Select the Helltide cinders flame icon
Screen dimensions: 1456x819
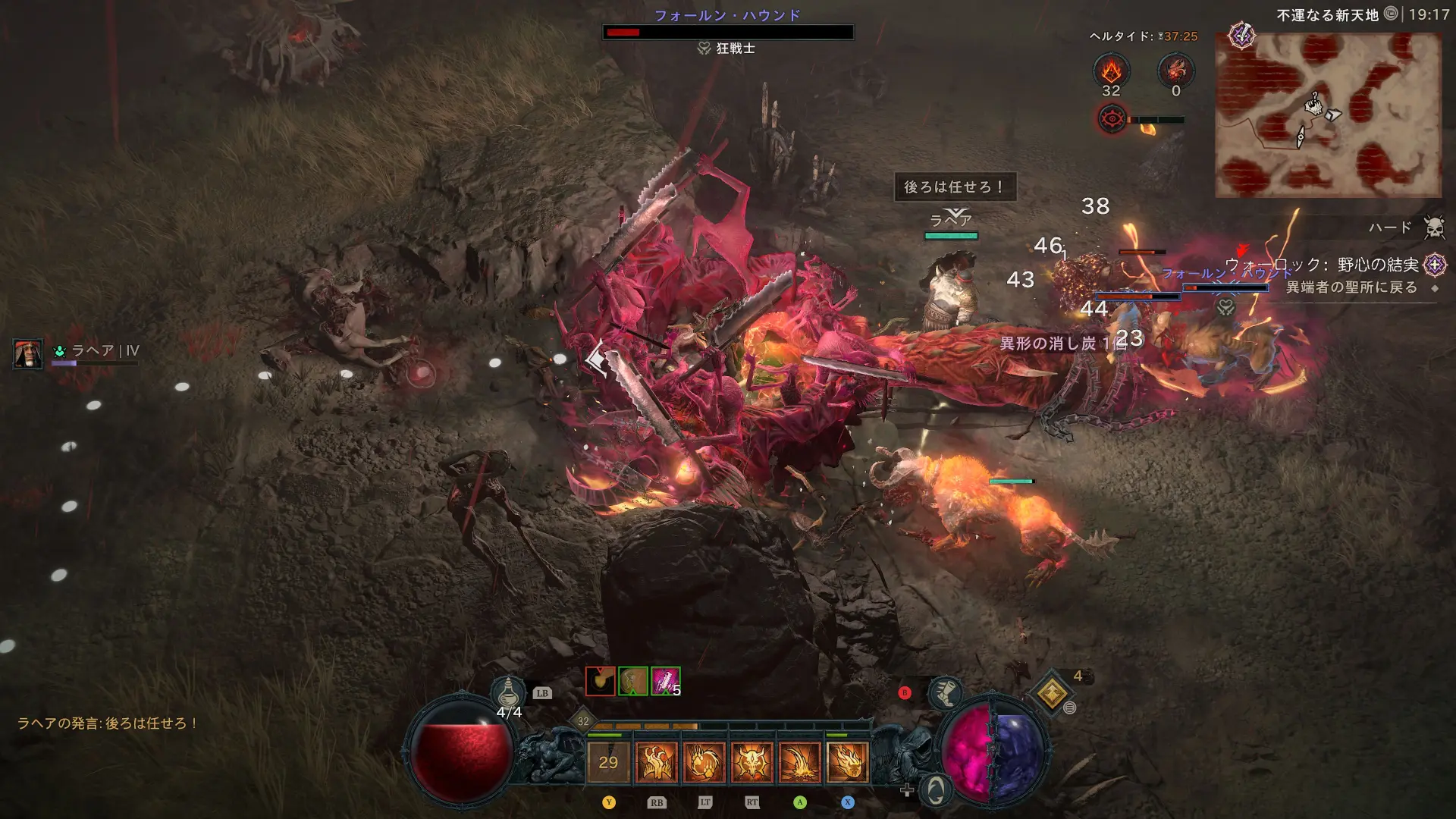1111,71
